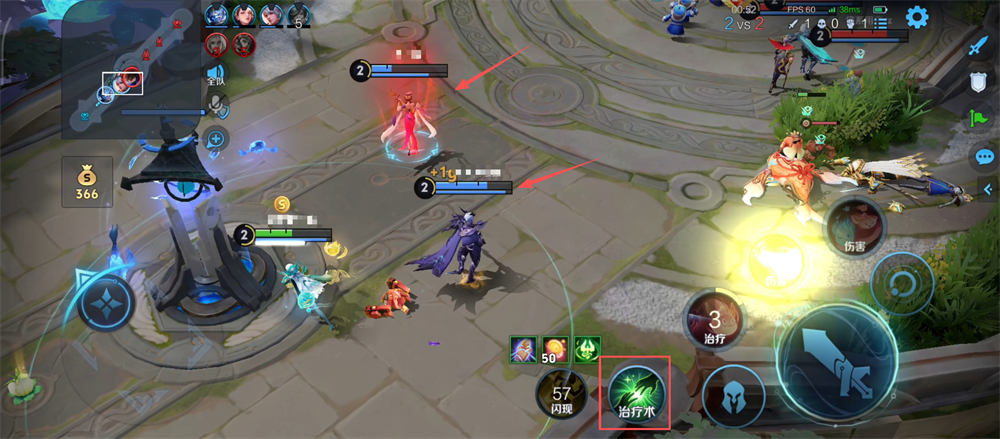
Task: Send the shield defend signal
Action: point(979,84)
